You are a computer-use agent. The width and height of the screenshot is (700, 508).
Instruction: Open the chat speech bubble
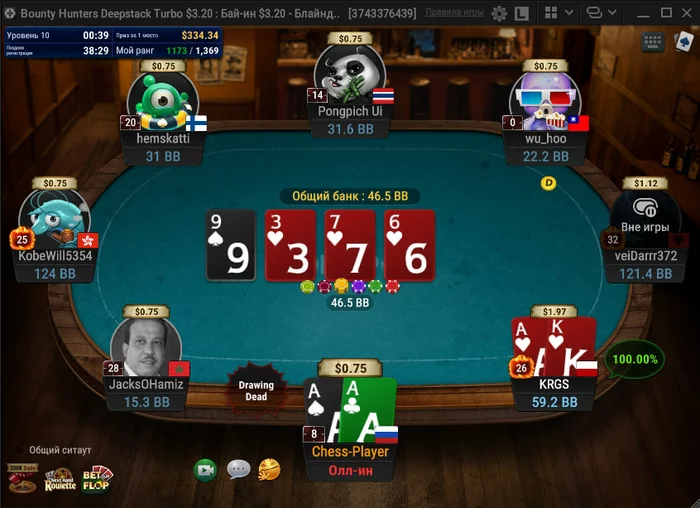pos(238,469)
